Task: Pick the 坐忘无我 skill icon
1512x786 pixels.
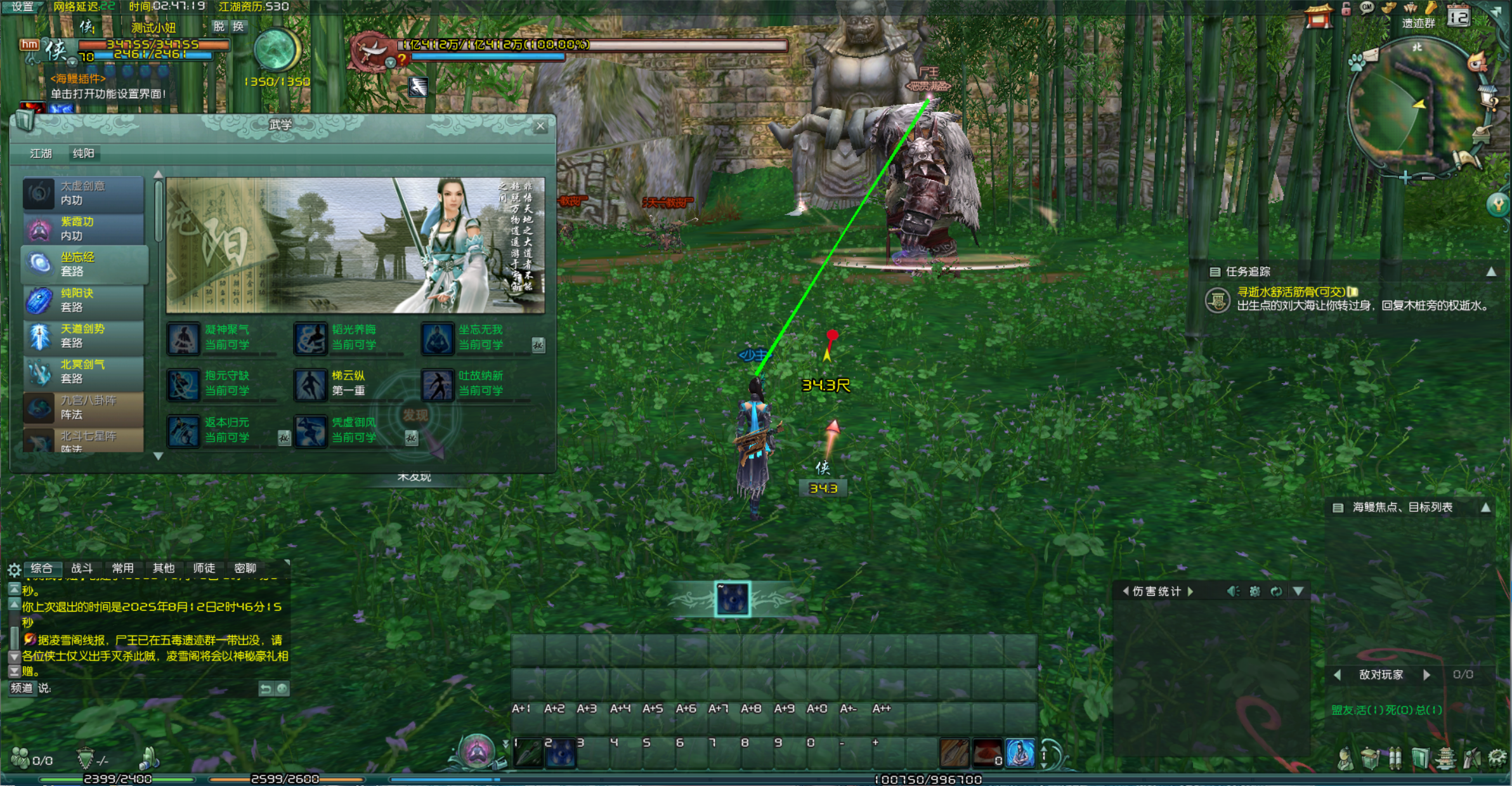Action: coord(438,338)
